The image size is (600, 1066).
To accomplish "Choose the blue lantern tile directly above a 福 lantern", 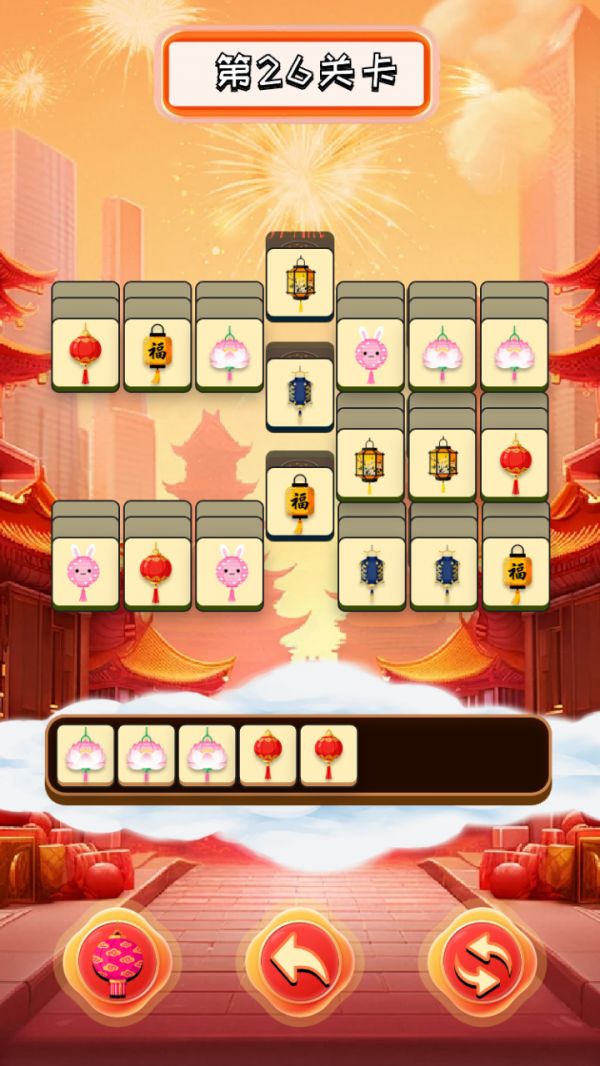I will [x=299, y=391].
